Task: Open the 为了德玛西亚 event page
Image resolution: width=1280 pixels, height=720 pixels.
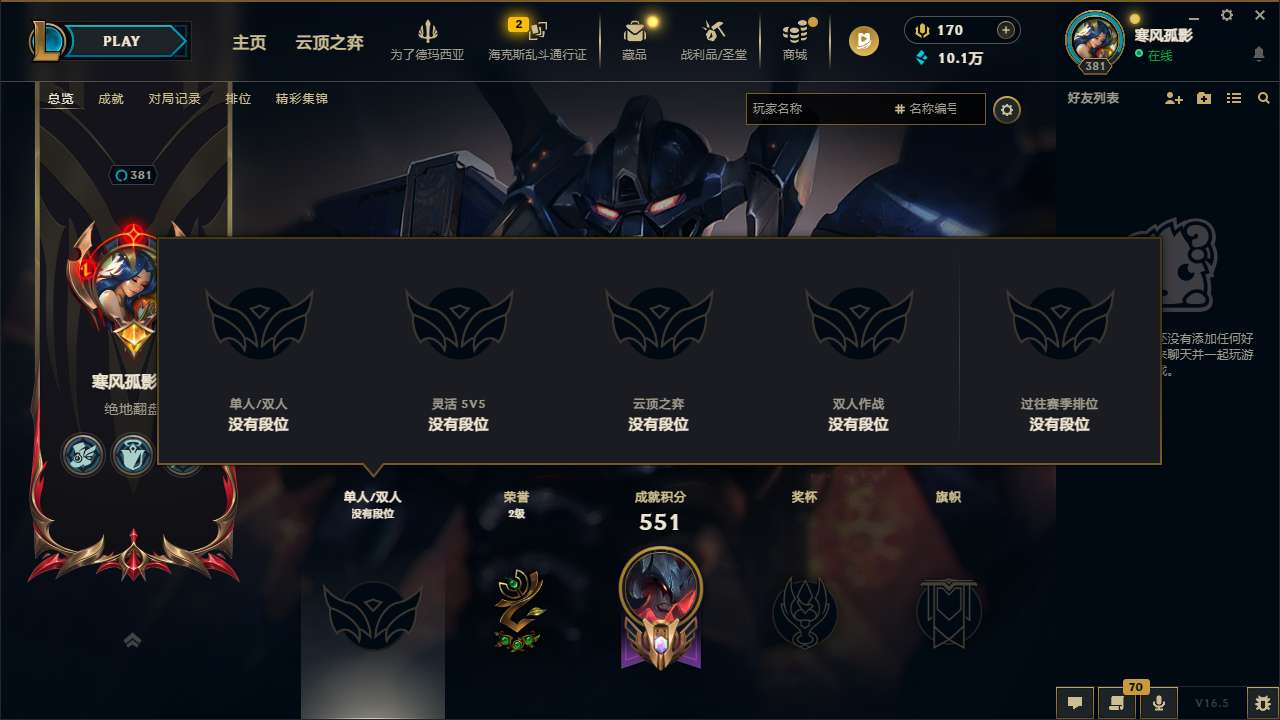Action: point(429,40)
